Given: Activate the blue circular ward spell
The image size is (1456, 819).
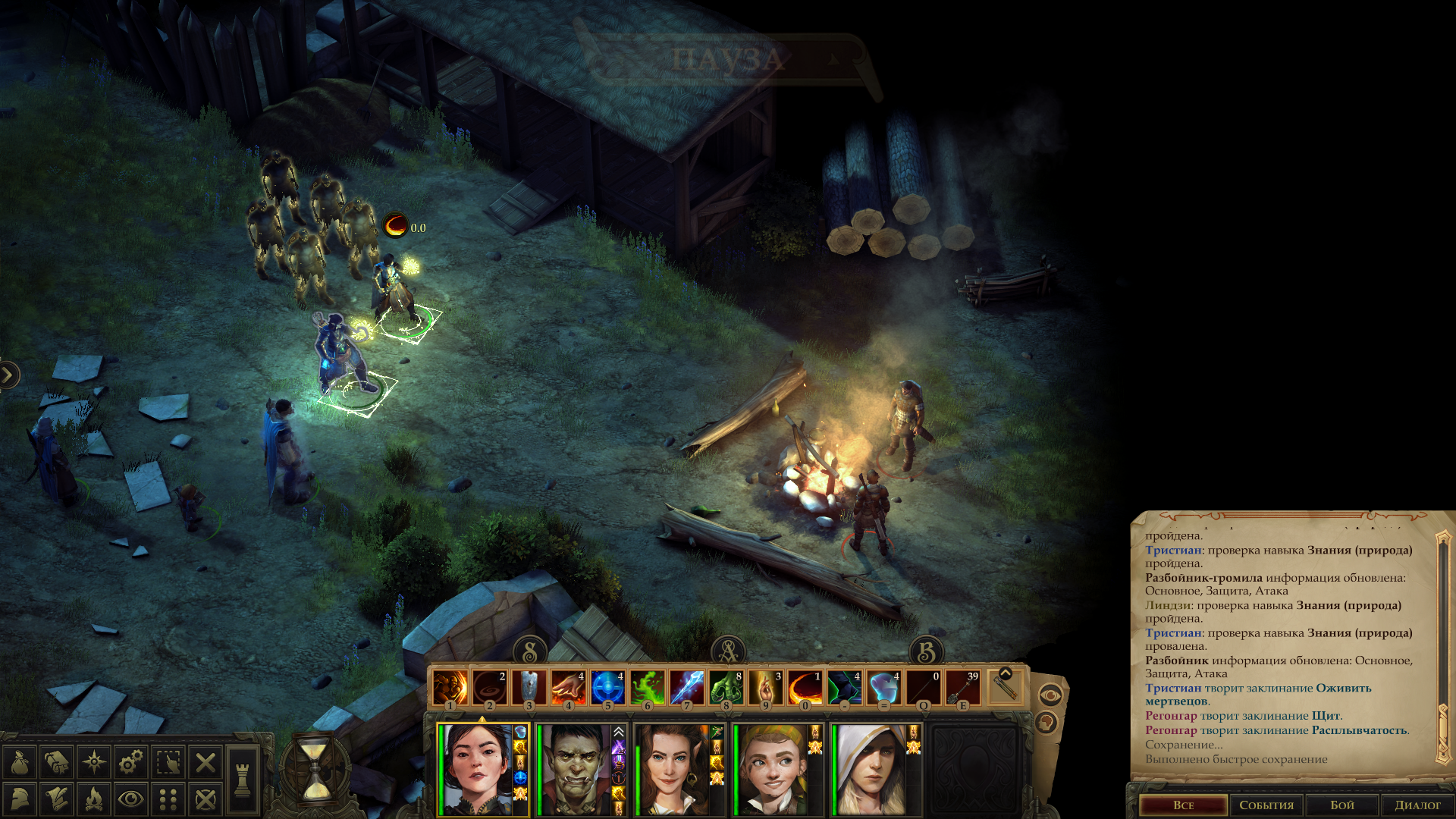Looking at the screenshot, I should 607,688.
